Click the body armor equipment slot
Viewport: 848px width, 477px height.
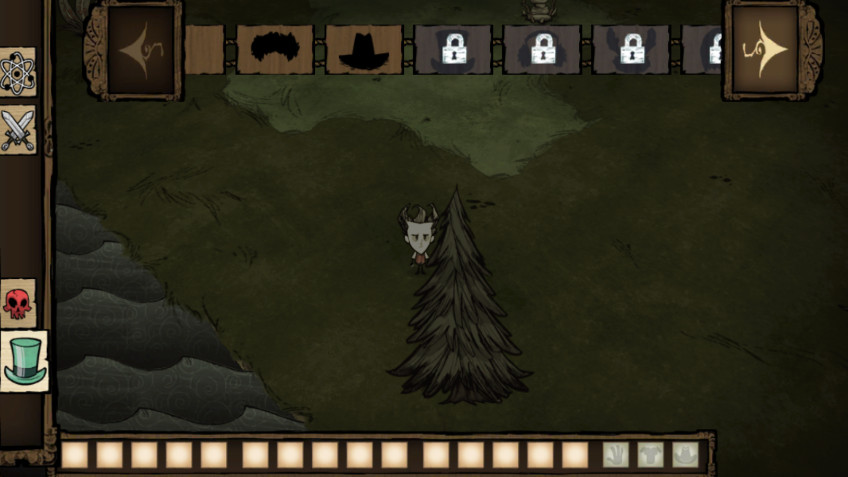[651, 455]
